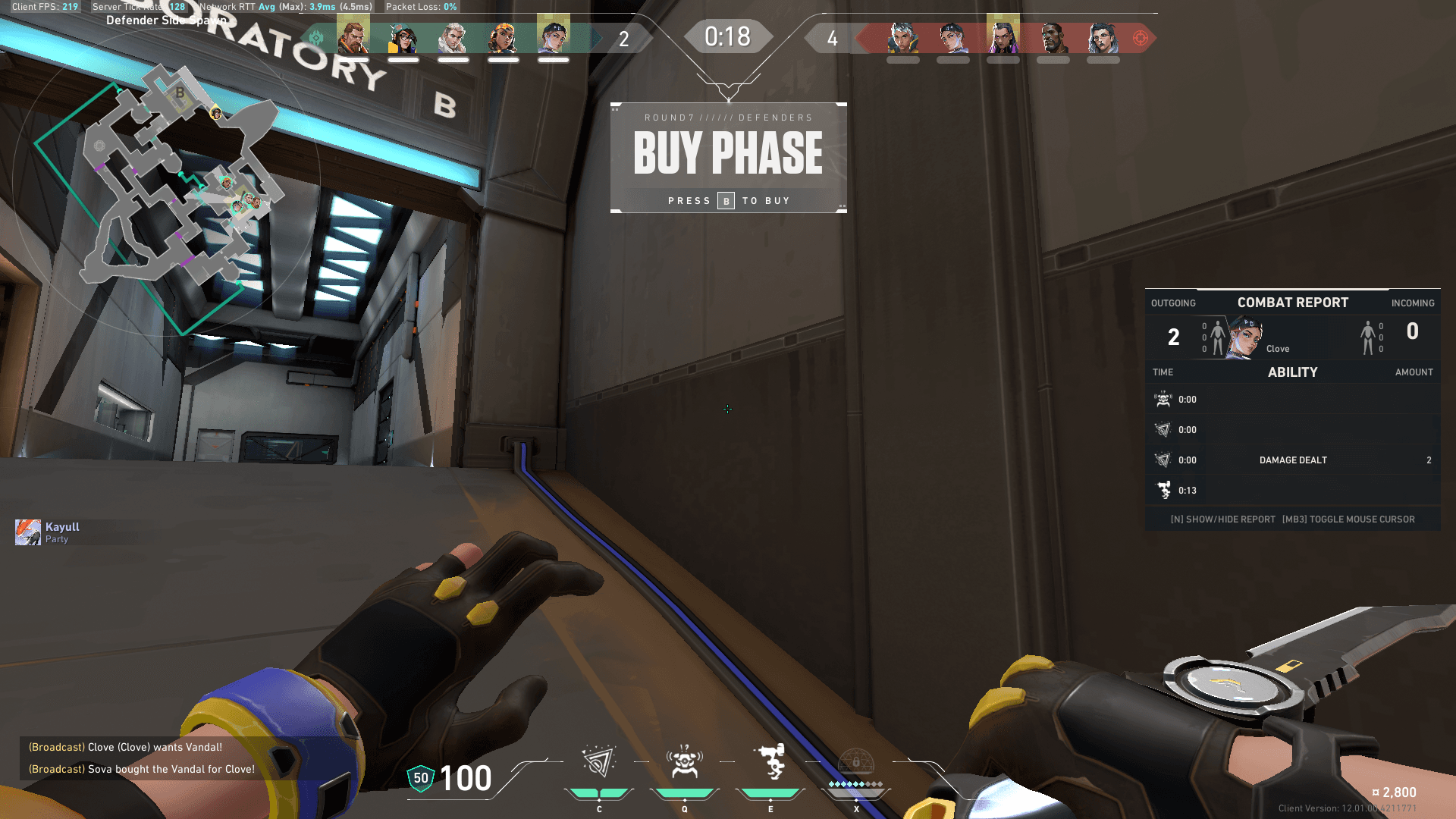Select Clove's portrait in the Combat Report
Viewport: 1456px width, 819px height.
[1245, 337]
